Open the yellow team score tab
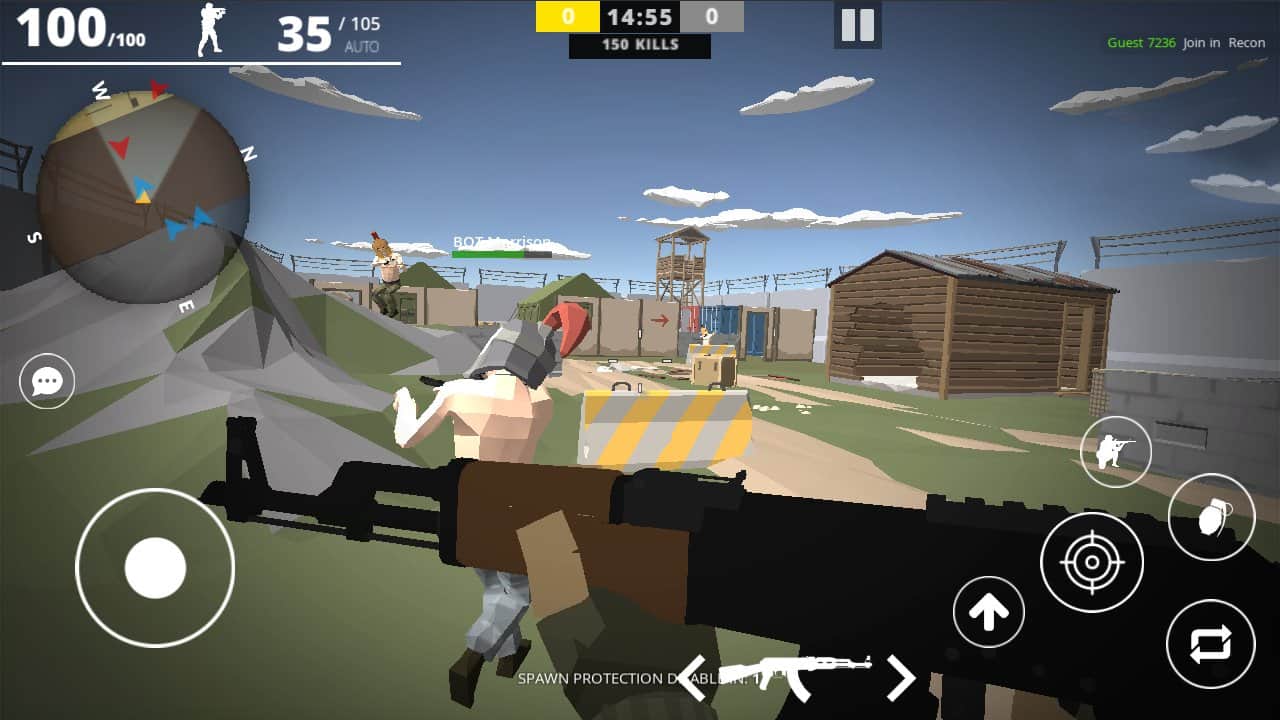Screen dimensions: 1280x720 pos(567,16)
